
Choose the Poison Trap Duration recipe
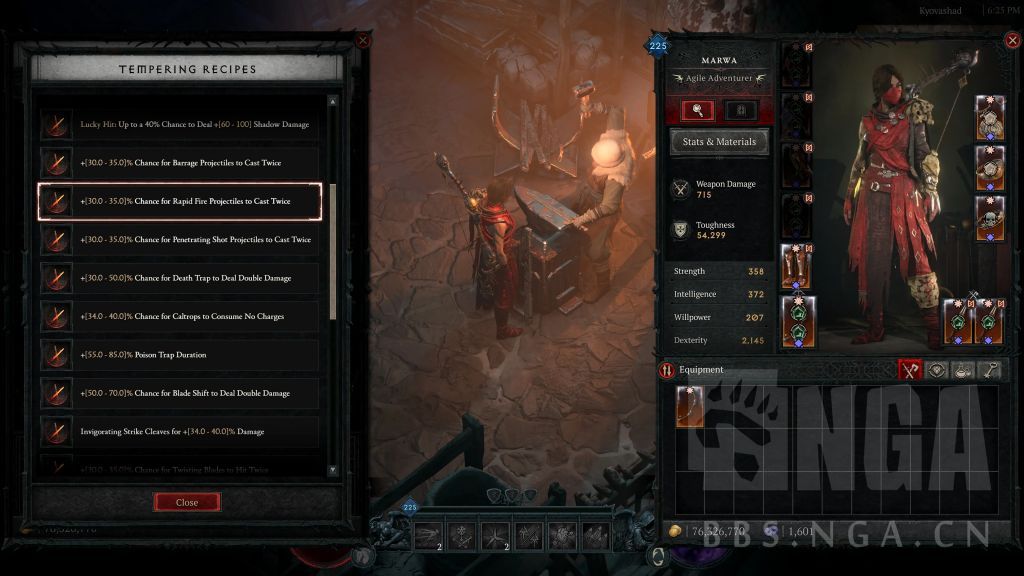[180, 355]
